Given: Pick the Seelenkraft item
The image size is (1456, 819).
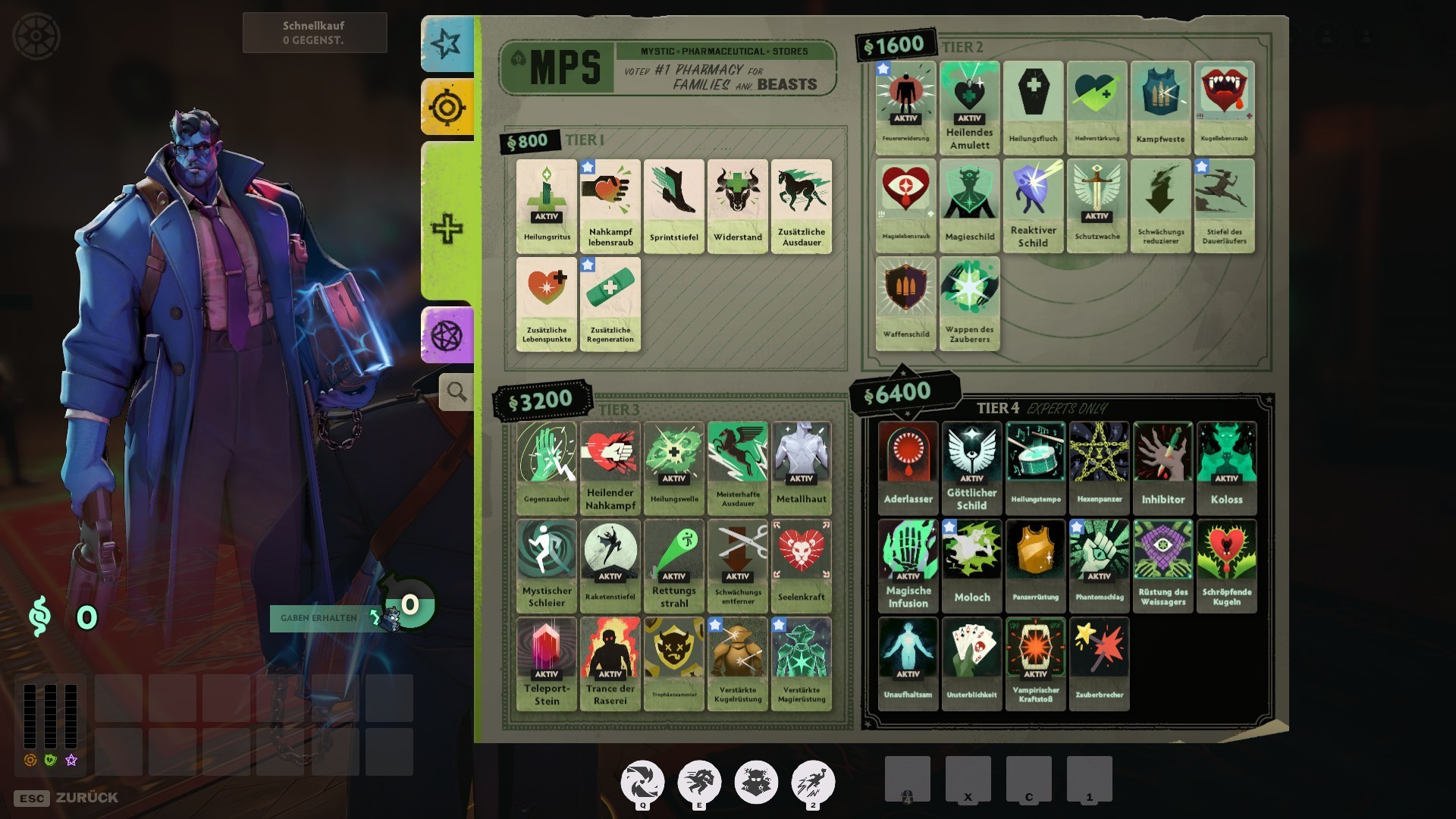Looking at the screenshot, I should [802, 566].
